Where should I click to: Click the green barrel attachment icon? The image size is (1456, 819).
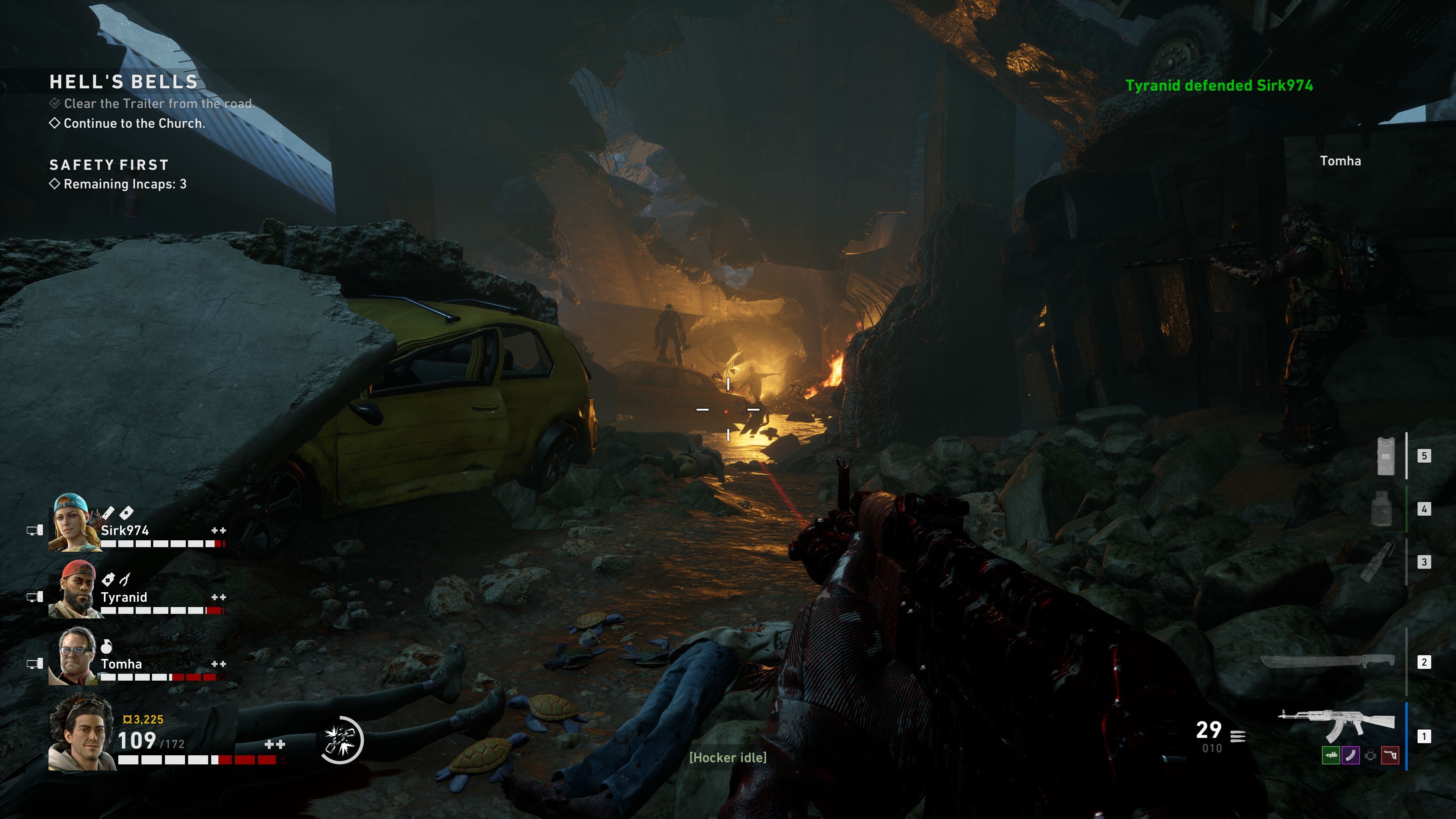click(1330, 755)
